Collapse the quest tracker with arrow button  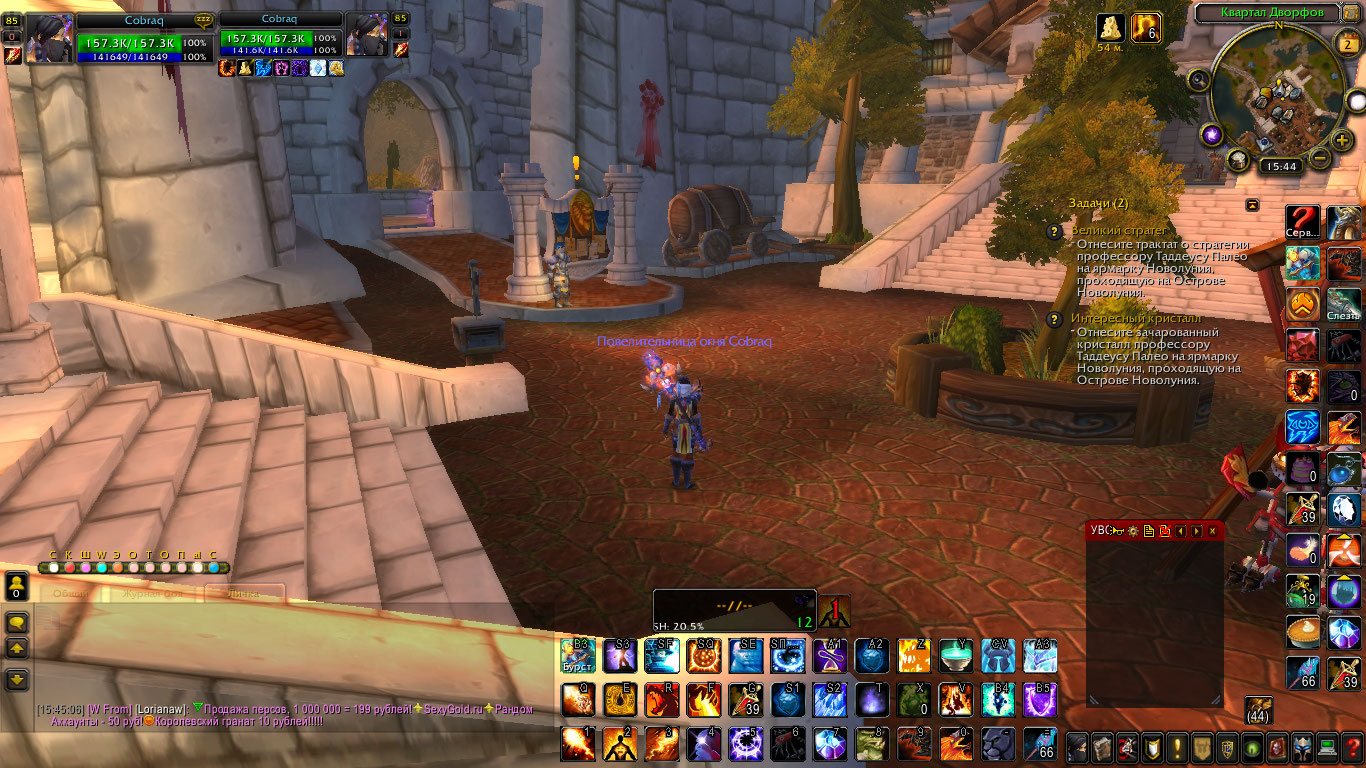(x=1252, y=204)
